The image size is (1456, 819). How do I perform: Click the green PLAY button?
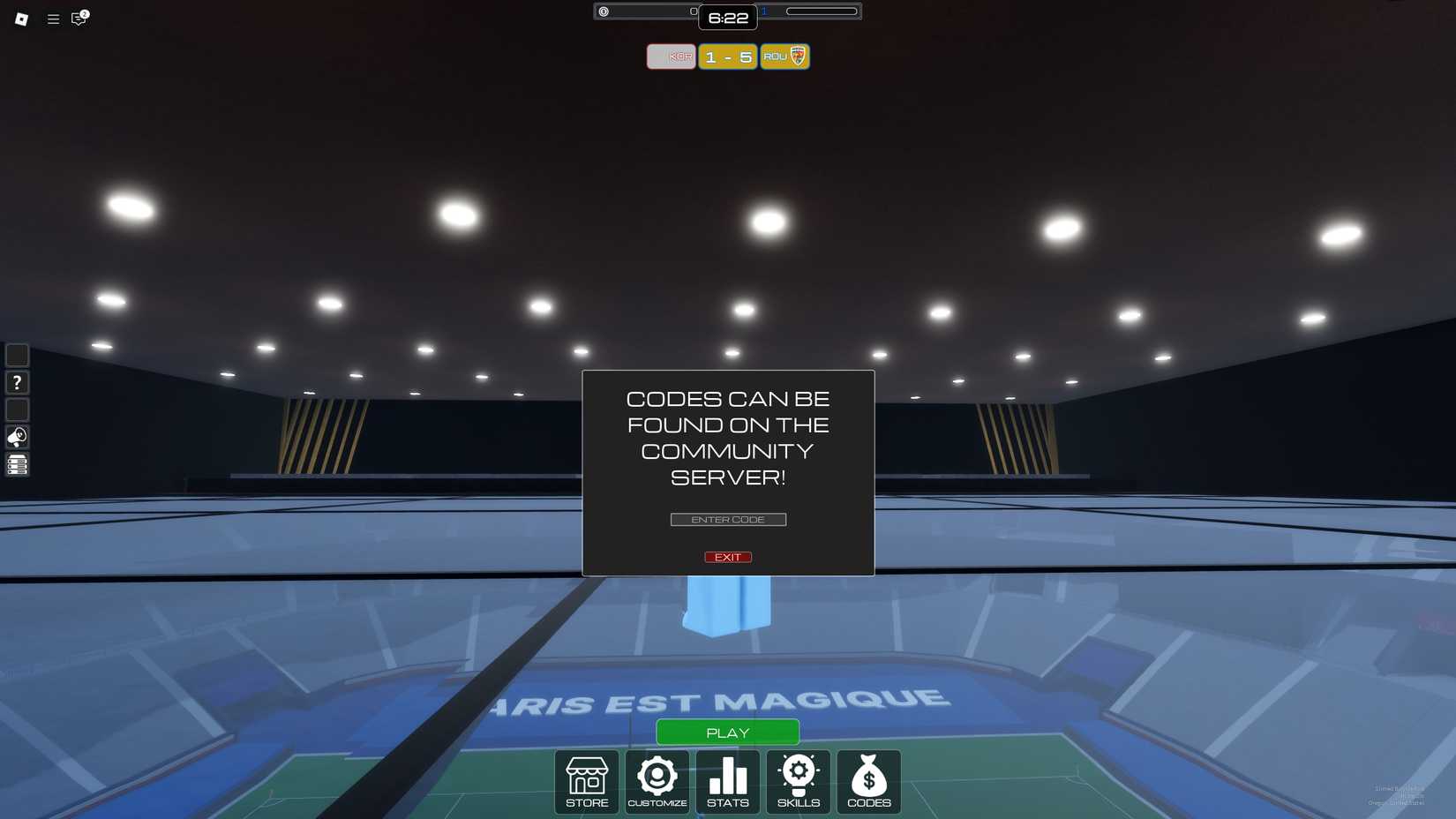[727, 732]
